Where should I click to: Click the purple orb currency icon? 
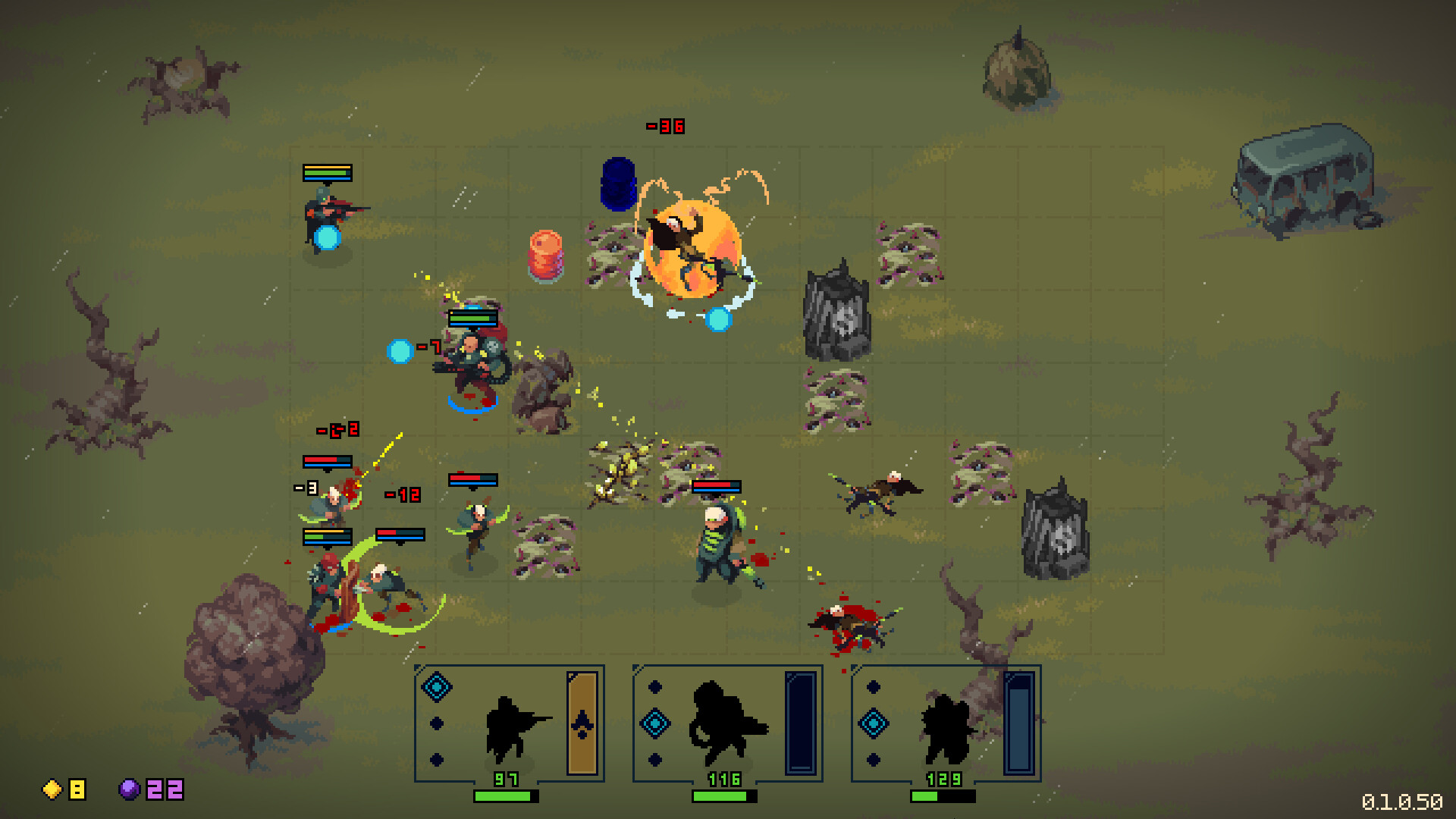coord(129,791)
